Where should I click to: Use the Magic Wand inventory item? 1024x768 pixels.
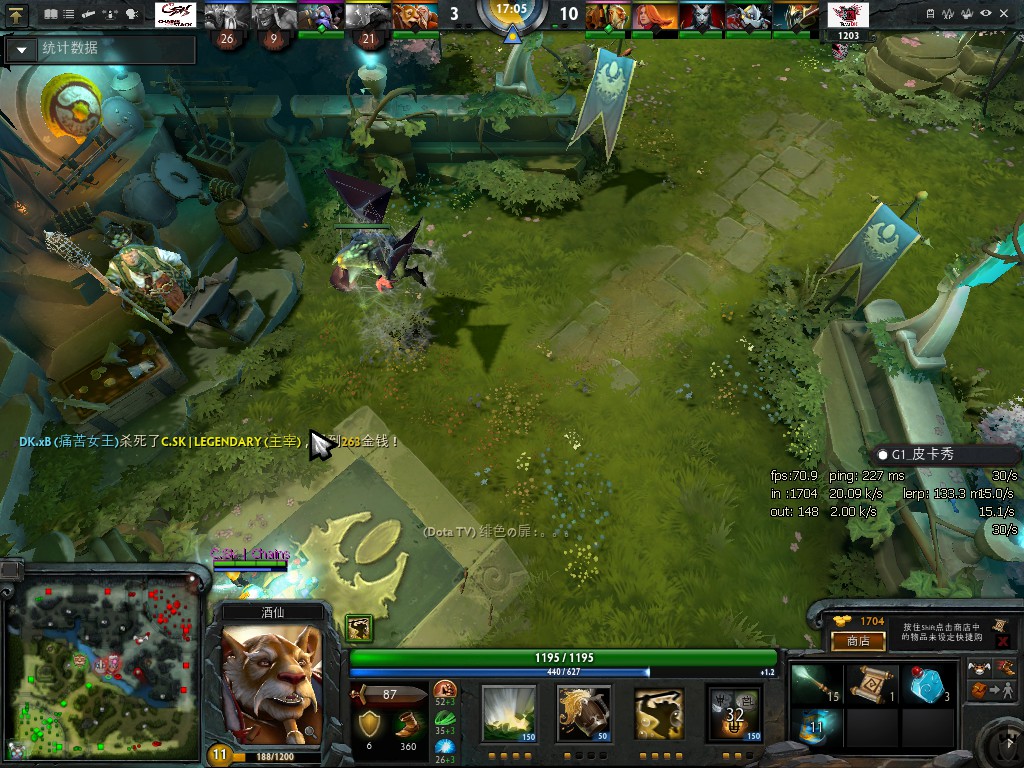[x=817, y=684]
